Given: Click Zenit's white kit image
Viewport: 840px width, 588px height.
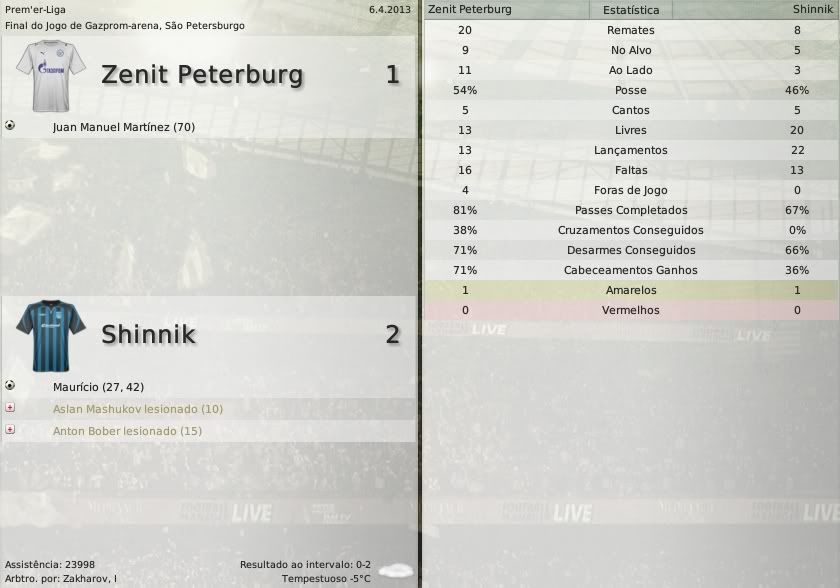Looking at the screenshot, I should click(51, 74).
